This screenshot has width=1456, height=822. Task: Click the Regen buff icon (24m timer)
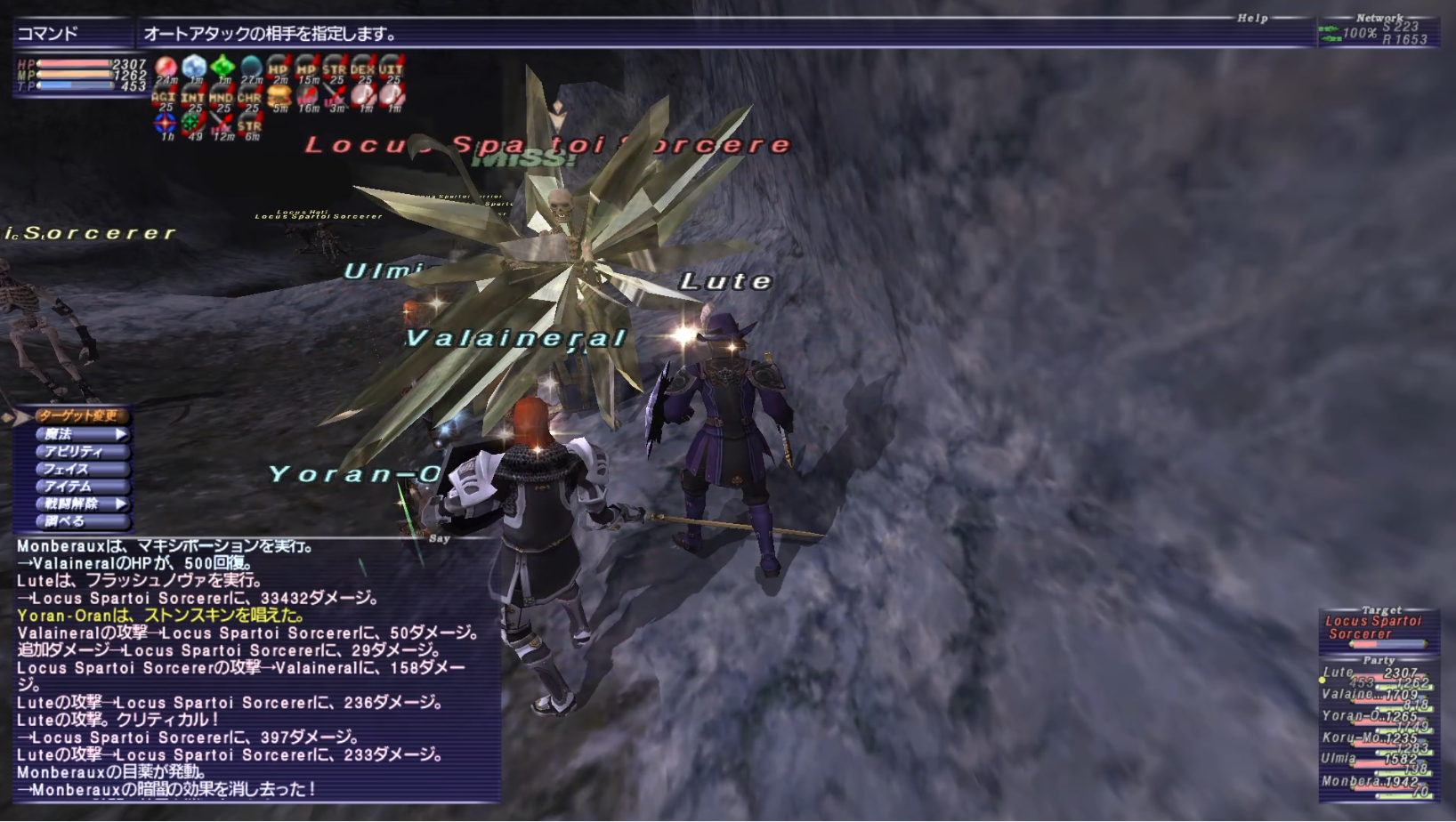(165, 67)
